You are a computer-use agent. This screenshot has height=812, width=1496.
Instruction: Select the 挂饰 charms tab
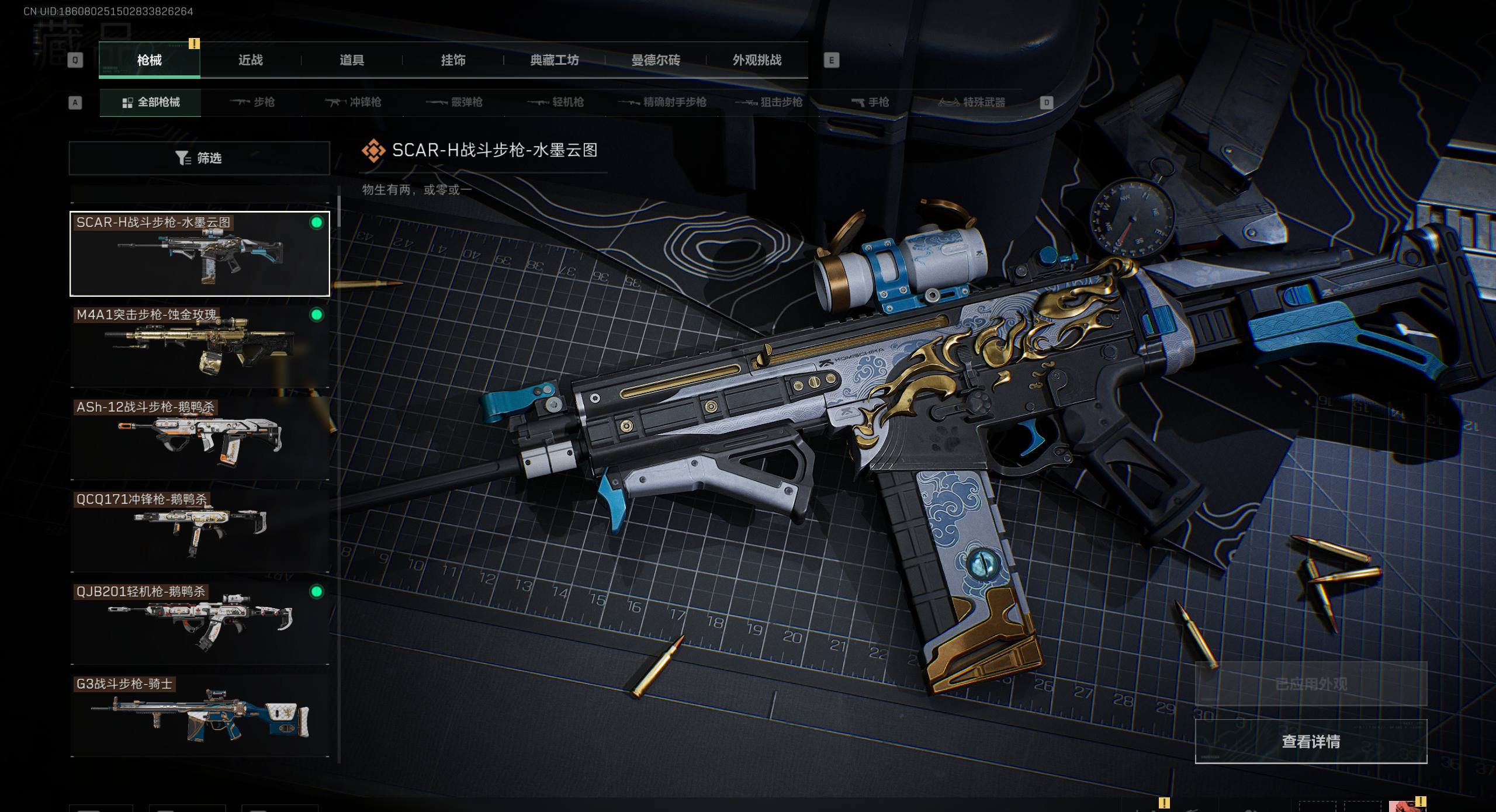pos(453,60)
